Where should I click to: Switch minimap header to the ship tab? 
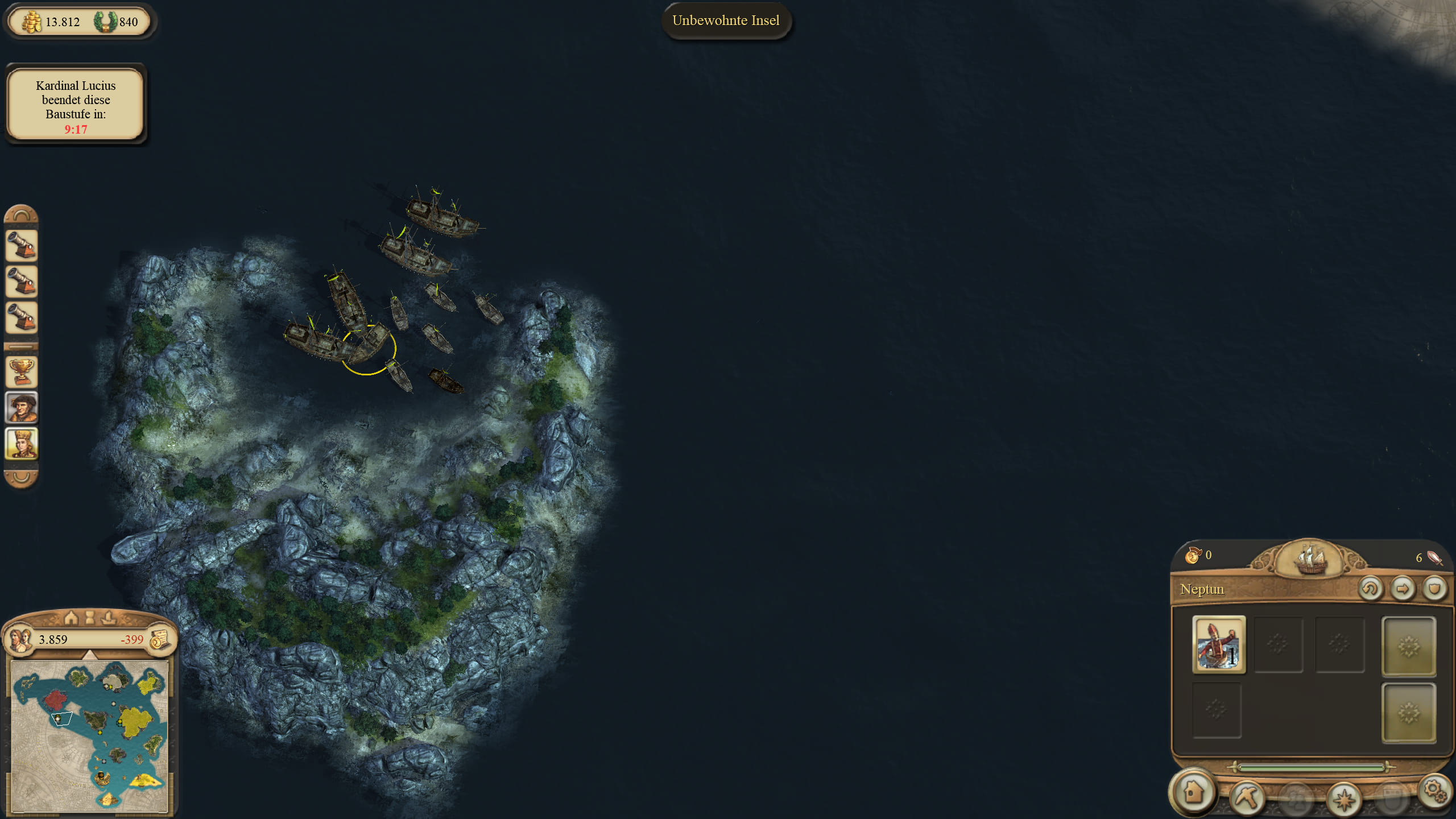coord(109,617)
